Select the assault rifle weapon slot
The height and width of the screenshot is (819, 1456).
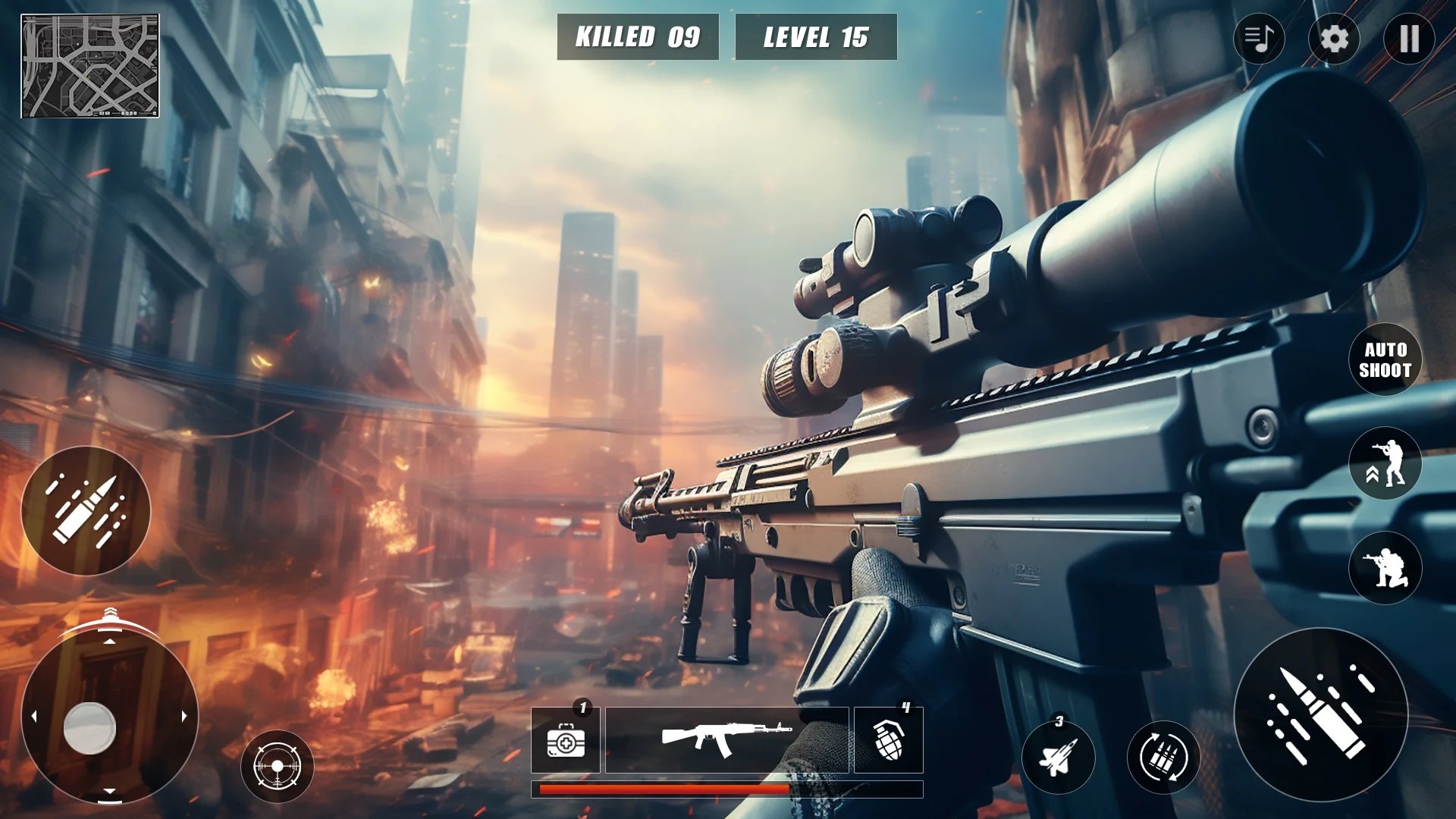pos(726,740)
